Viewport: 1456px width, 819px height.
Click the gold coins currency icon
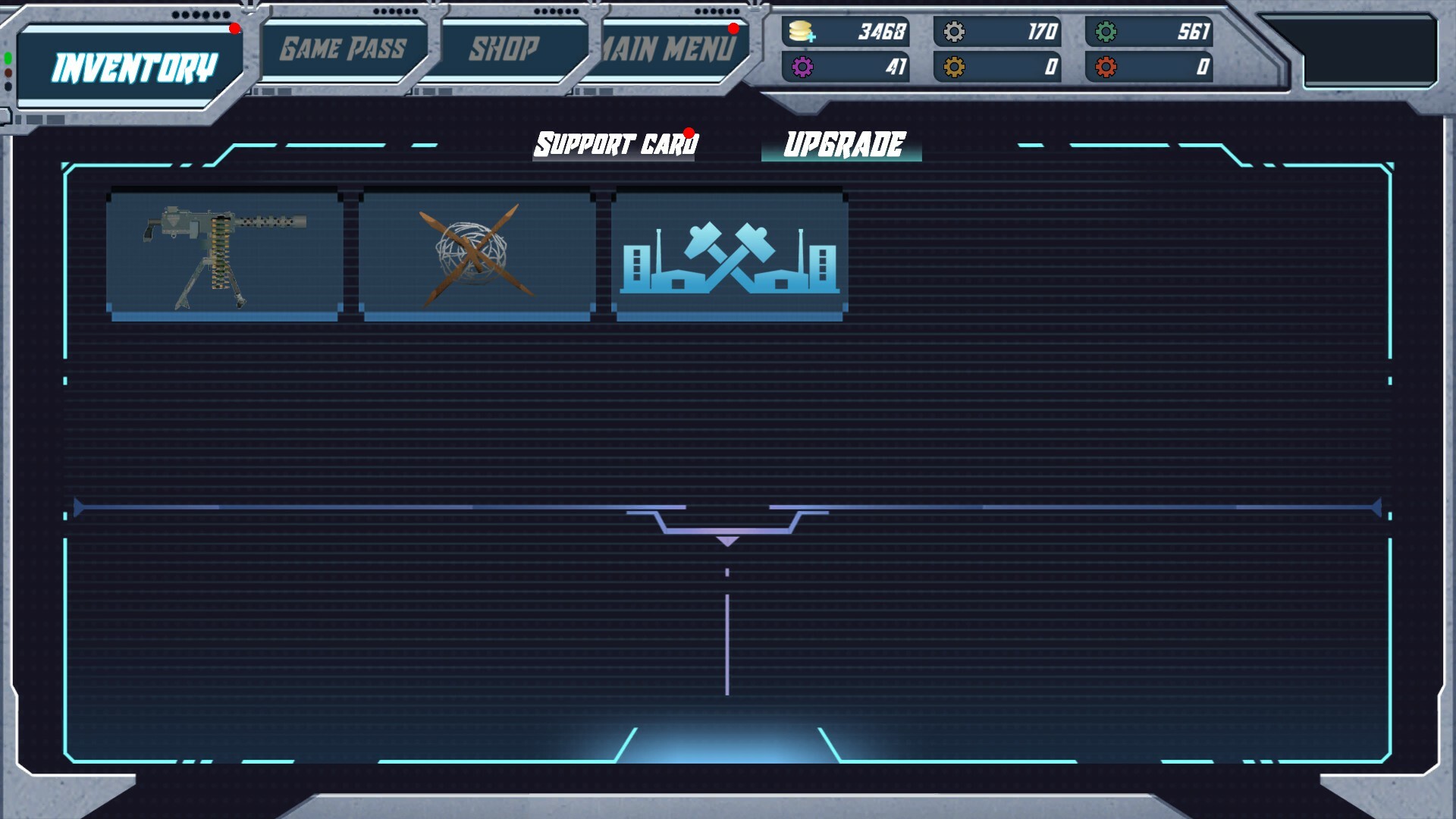pos(801,32)
